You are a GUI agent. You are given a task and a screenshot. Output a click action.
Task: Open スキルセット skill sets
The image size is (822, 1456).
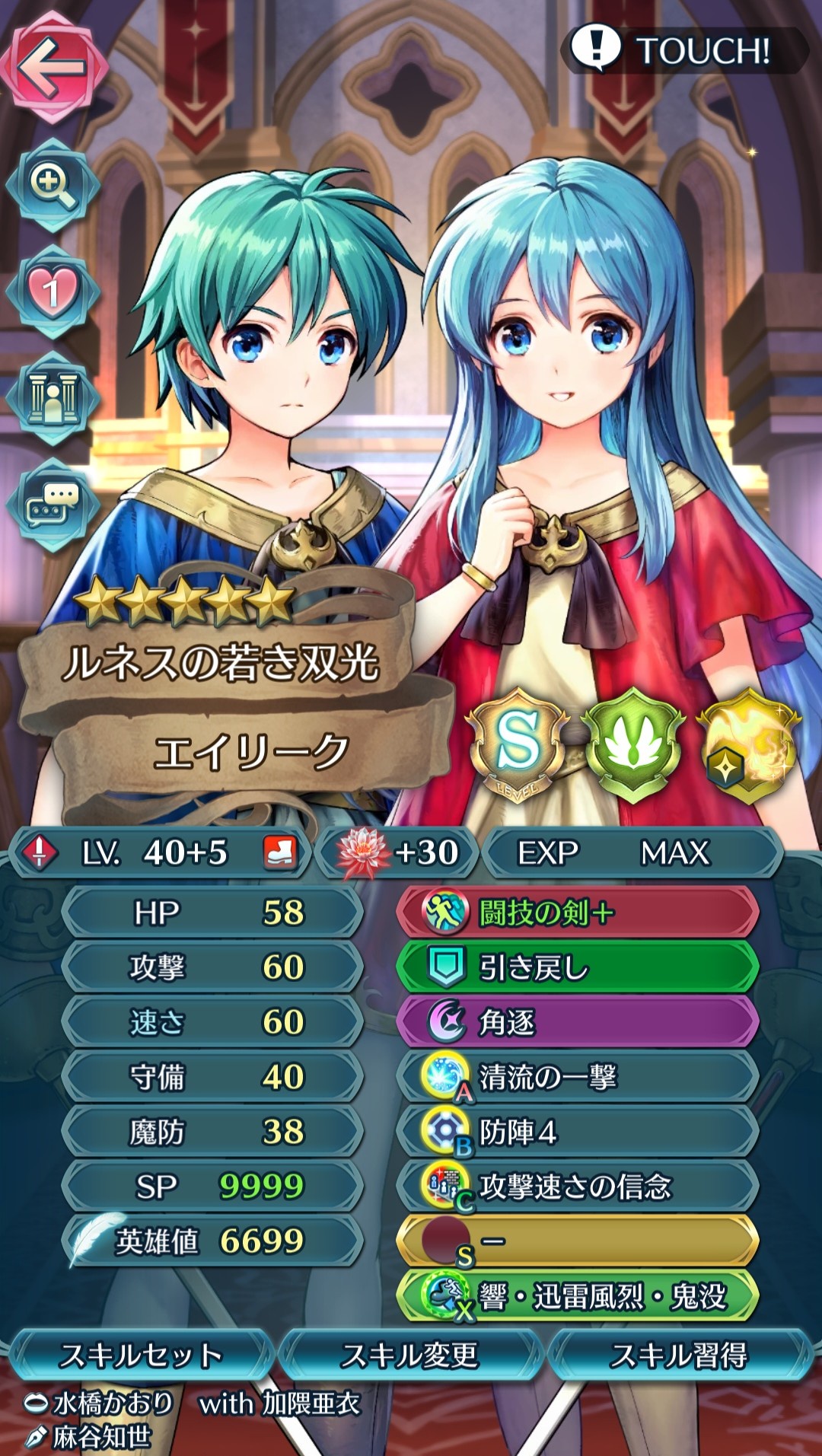click(141, 1356)
